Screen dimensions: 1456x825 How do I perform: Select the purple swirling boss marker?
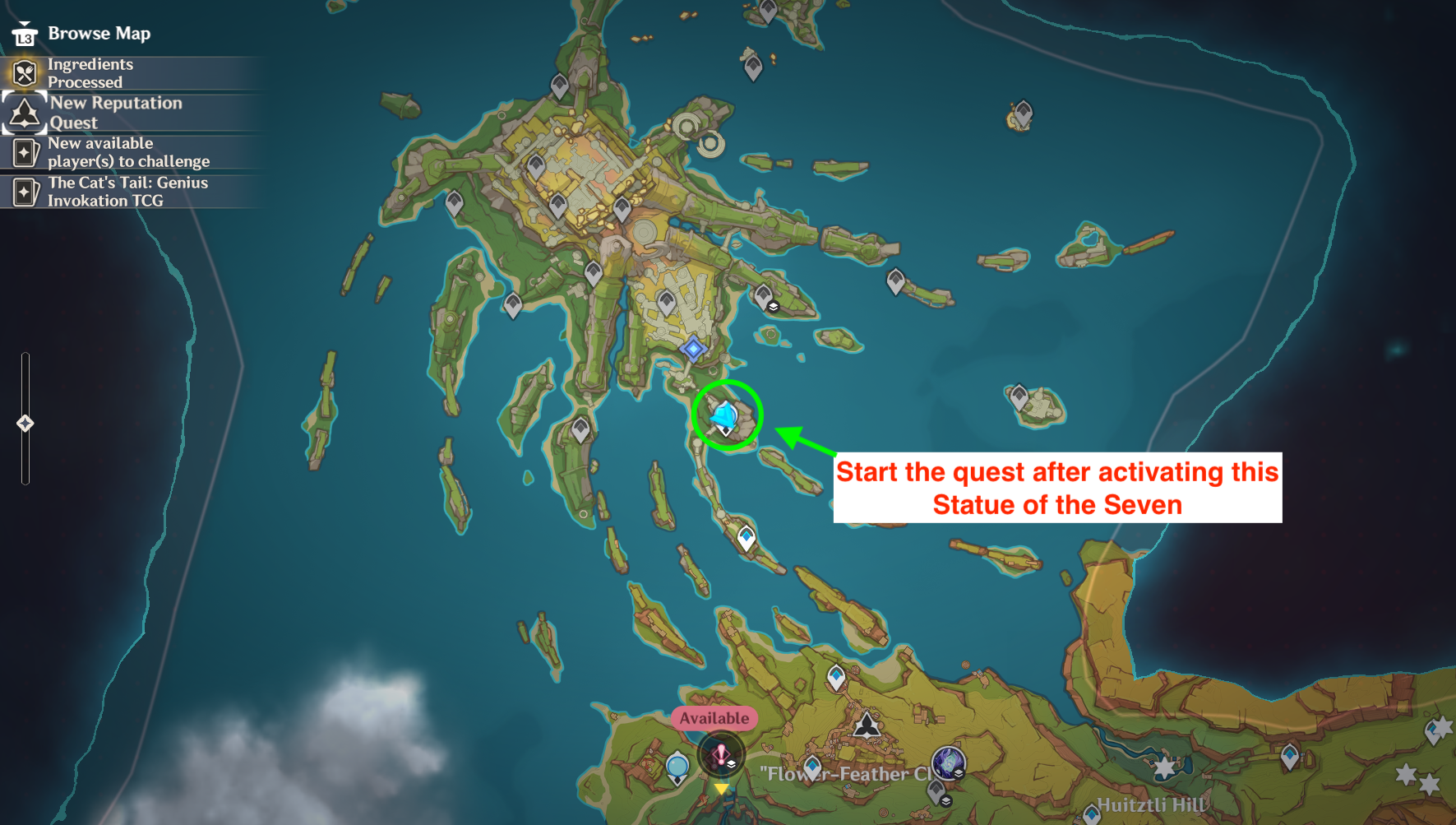click(x=947, y=763)
